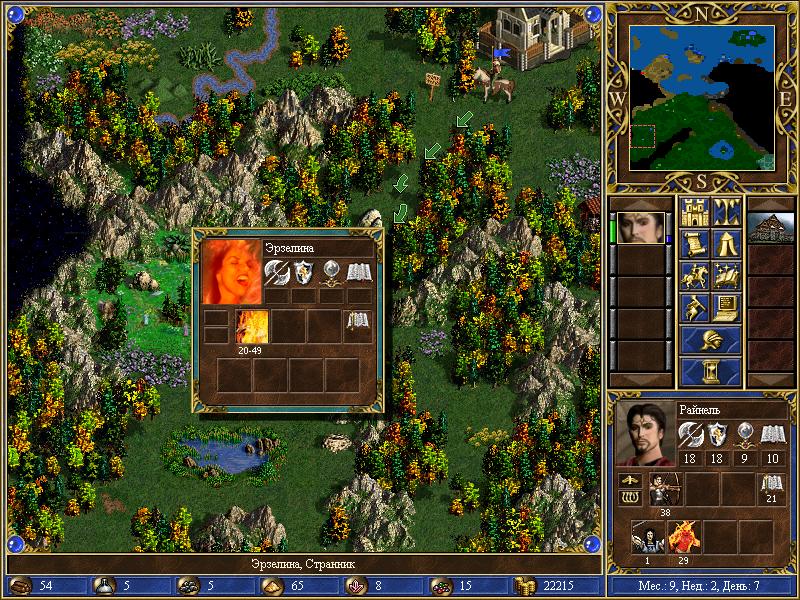Click Райнель's large portrait in the status panel

[x=642, y=434]
